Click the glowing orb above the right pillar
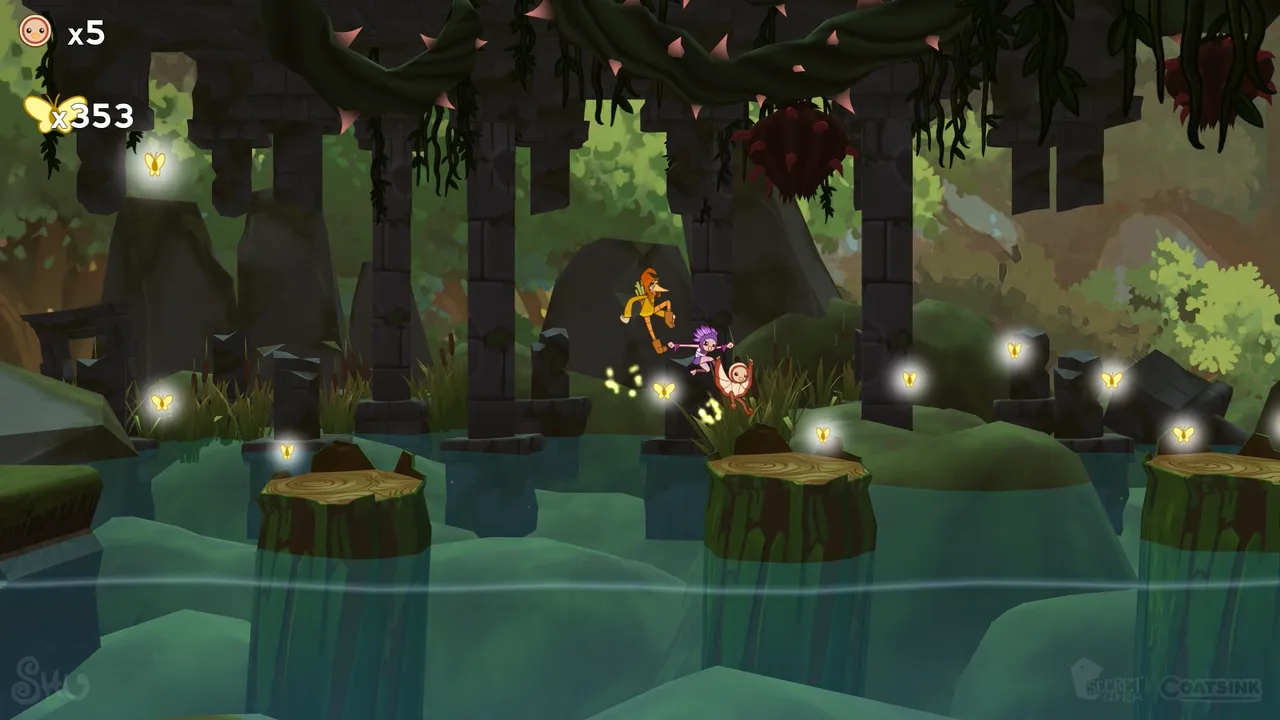 tap(910, 379)
